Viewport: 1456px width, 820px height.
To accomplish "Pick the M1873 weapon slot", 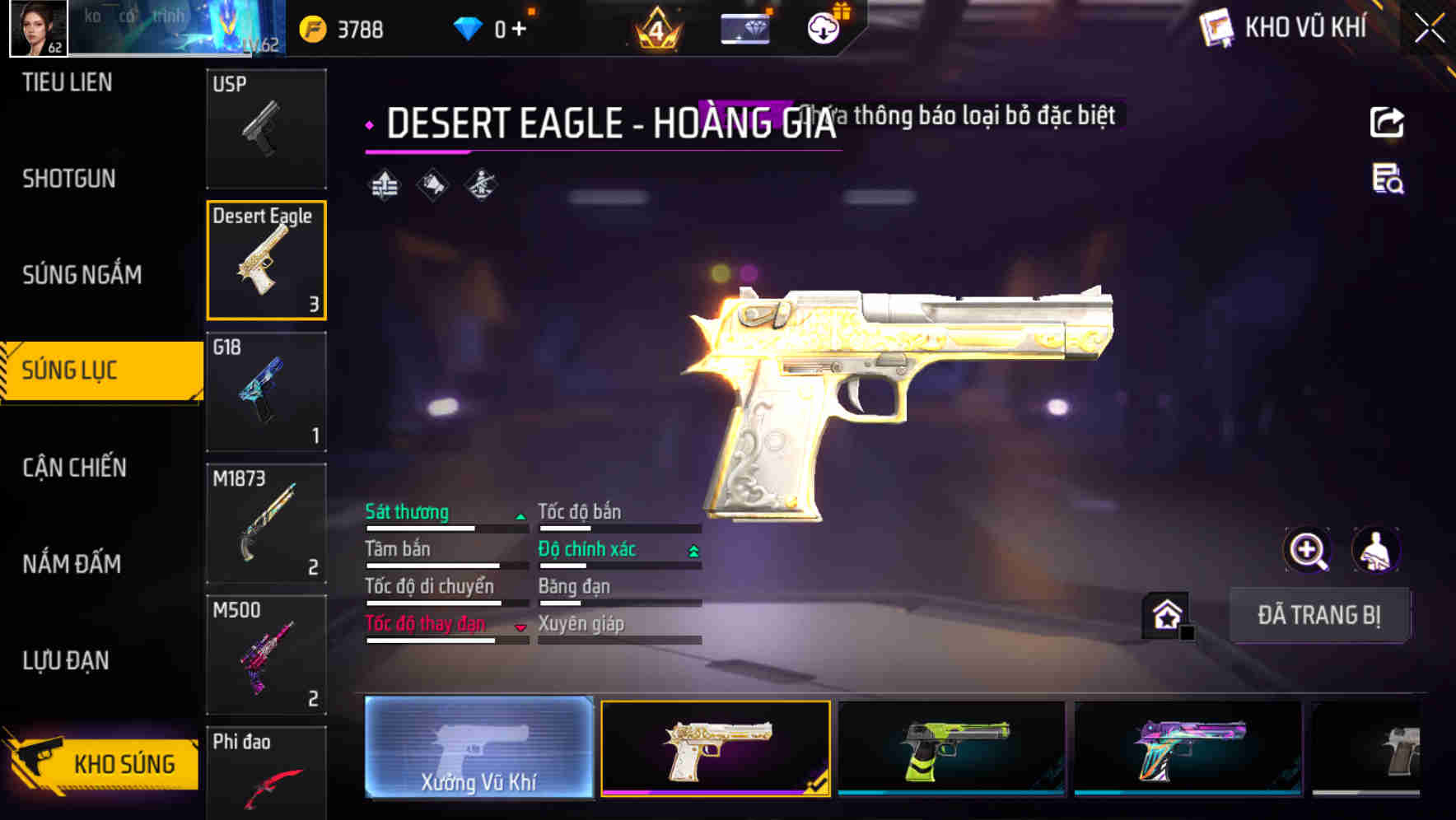I will (x=266, y=524).
